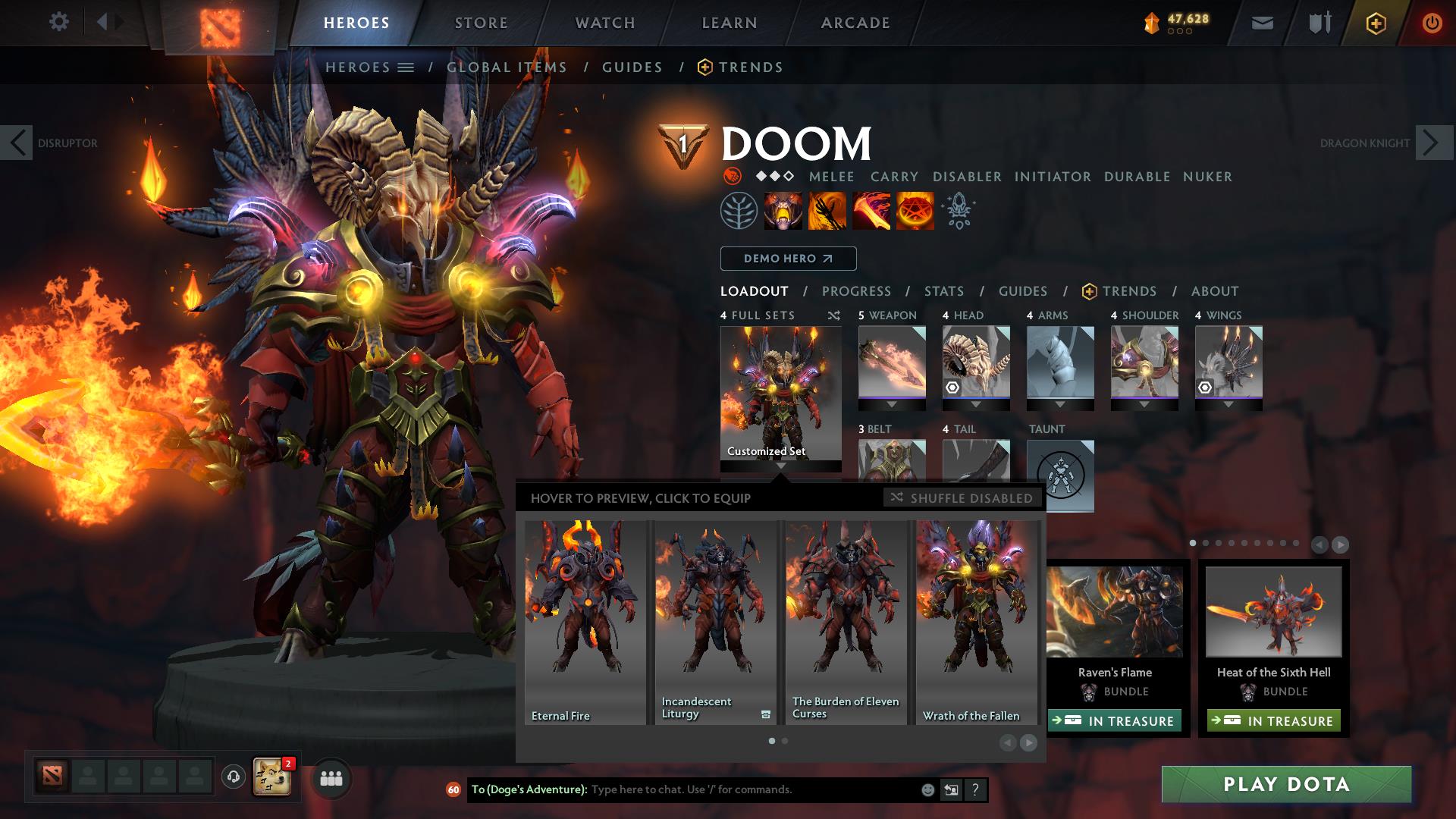Image resolution: width=1456 pixels, height=819 pixels.
Task: Open the hamburger menu beside Heroes
Action: tap(405, 67)
